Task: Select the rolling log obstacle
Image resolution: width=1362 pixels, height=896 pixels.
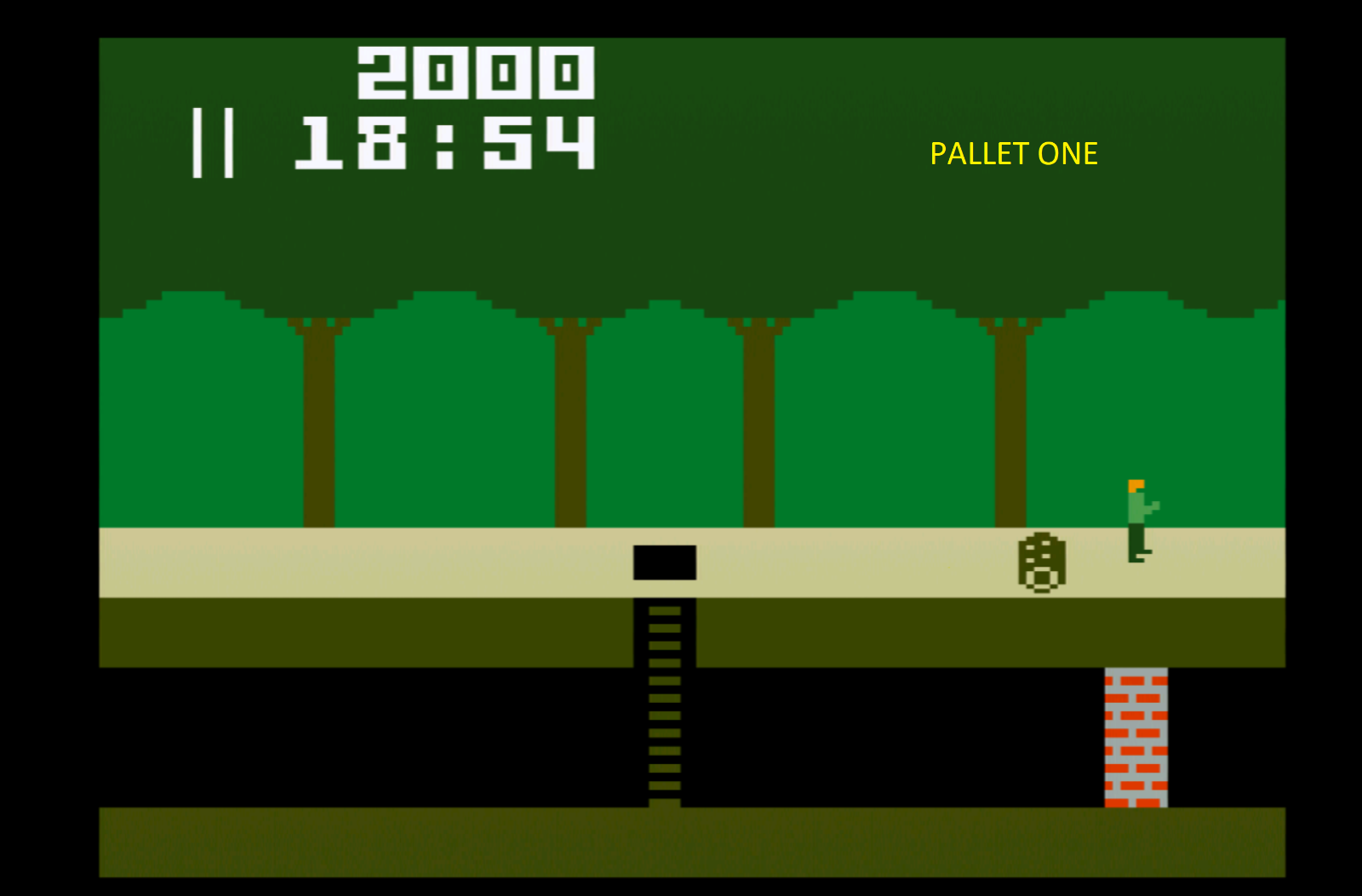Action: click(1040, 562)
